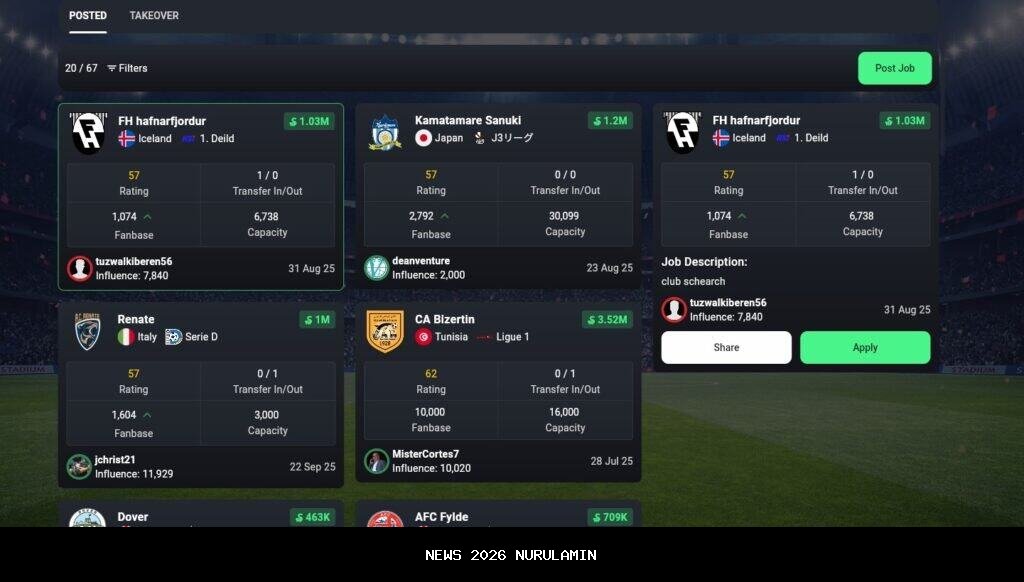Viewport: 1024px width, 582px height.
Task: Select the AFC Fylde job card
Action: coord(440,517)
